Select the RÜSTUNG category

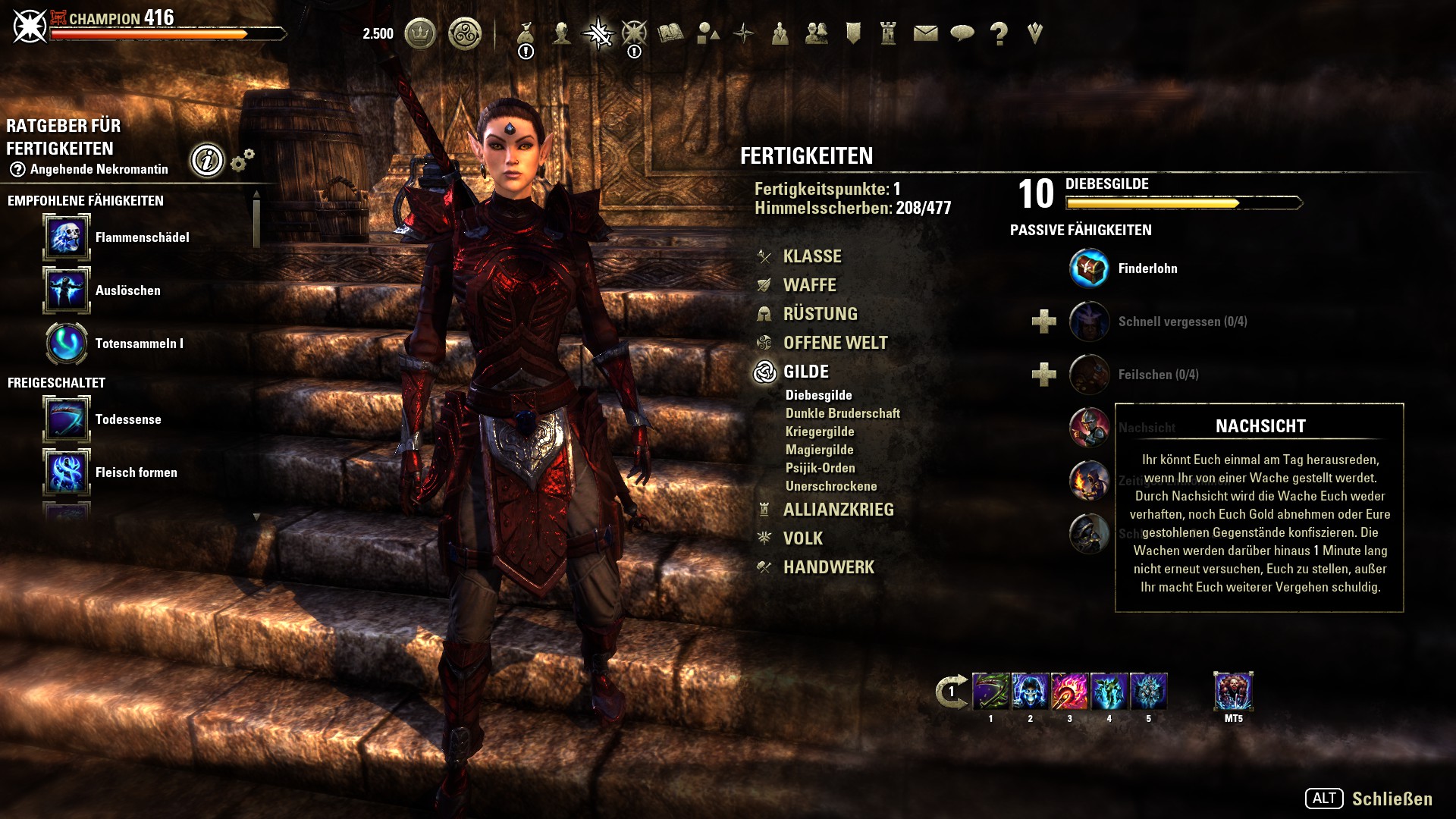820,314
